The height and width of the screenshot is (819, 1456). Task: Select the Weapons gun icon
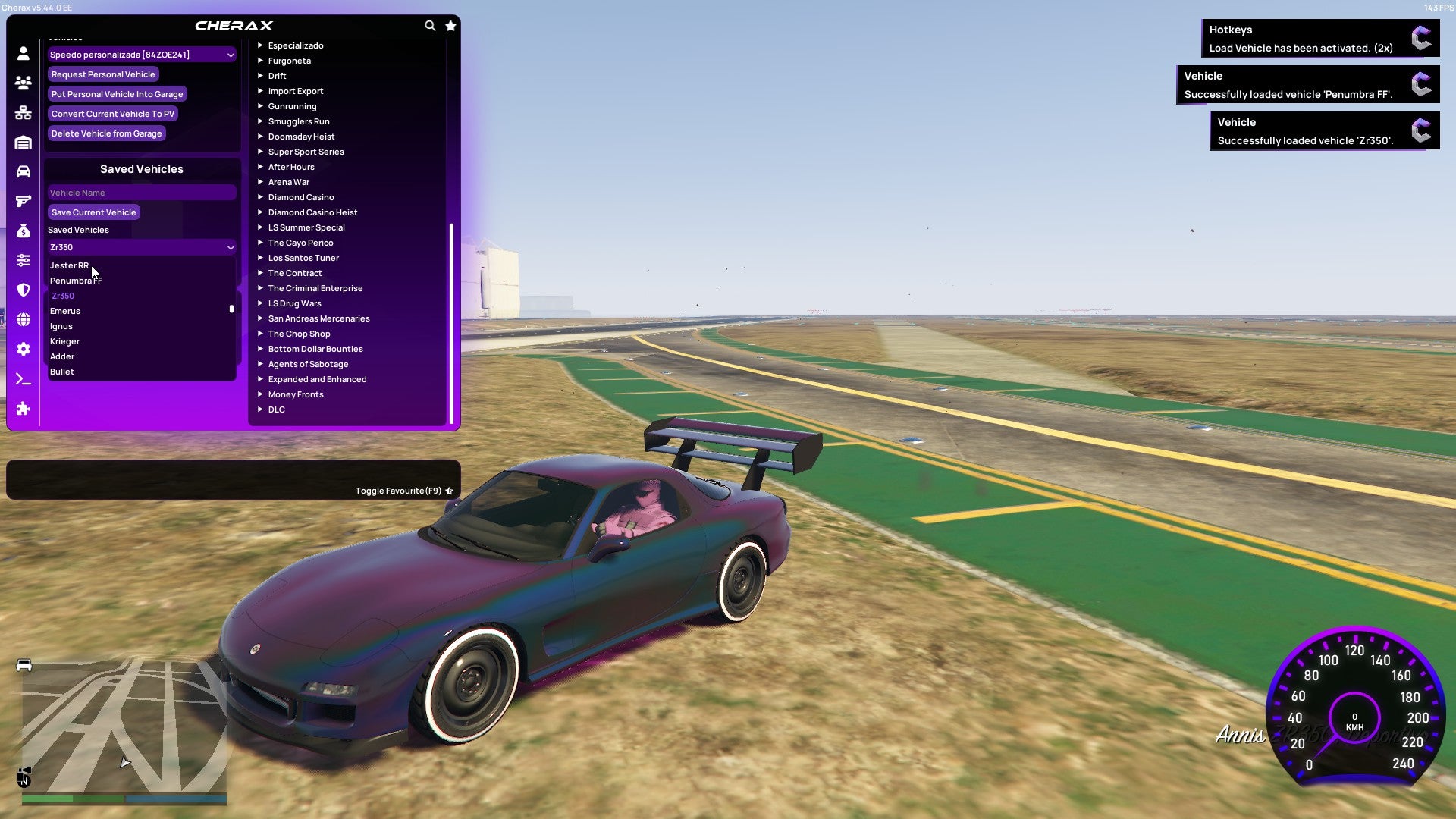[23, 201]
